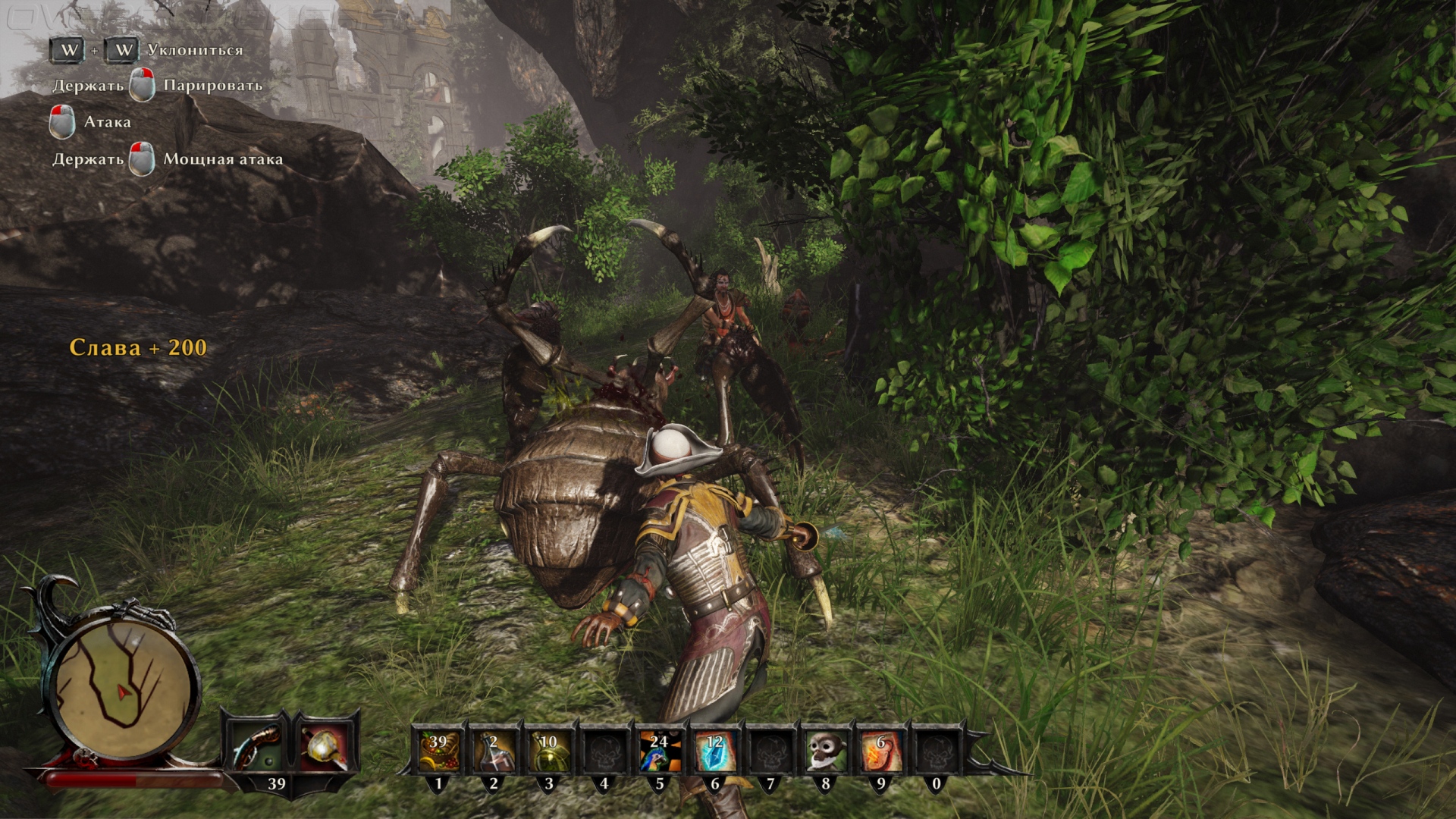Viewport: 1456px width, 819px height.
Task: Use the blue crystal scroll in slot 6
Action: pos(714,751)
